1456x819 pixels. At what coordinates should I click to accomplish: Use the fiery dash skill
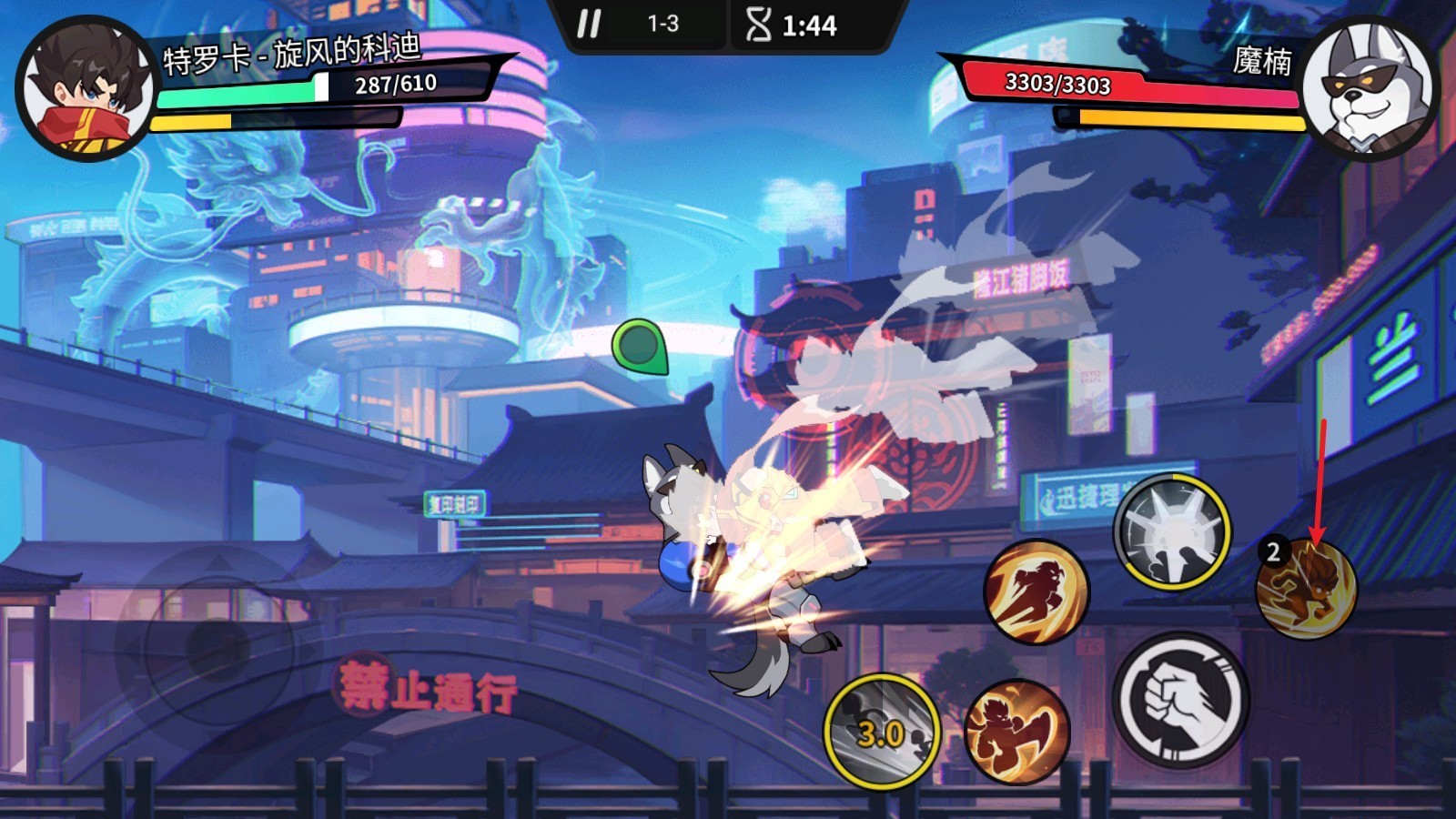tap(1036, 592)
